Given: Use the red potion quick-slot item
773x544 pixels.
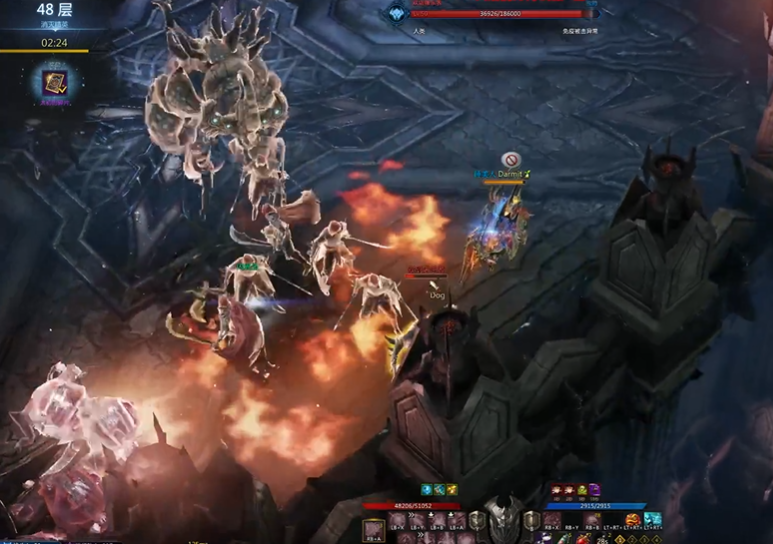Looking at the screenshot, I should click(583, 539).
